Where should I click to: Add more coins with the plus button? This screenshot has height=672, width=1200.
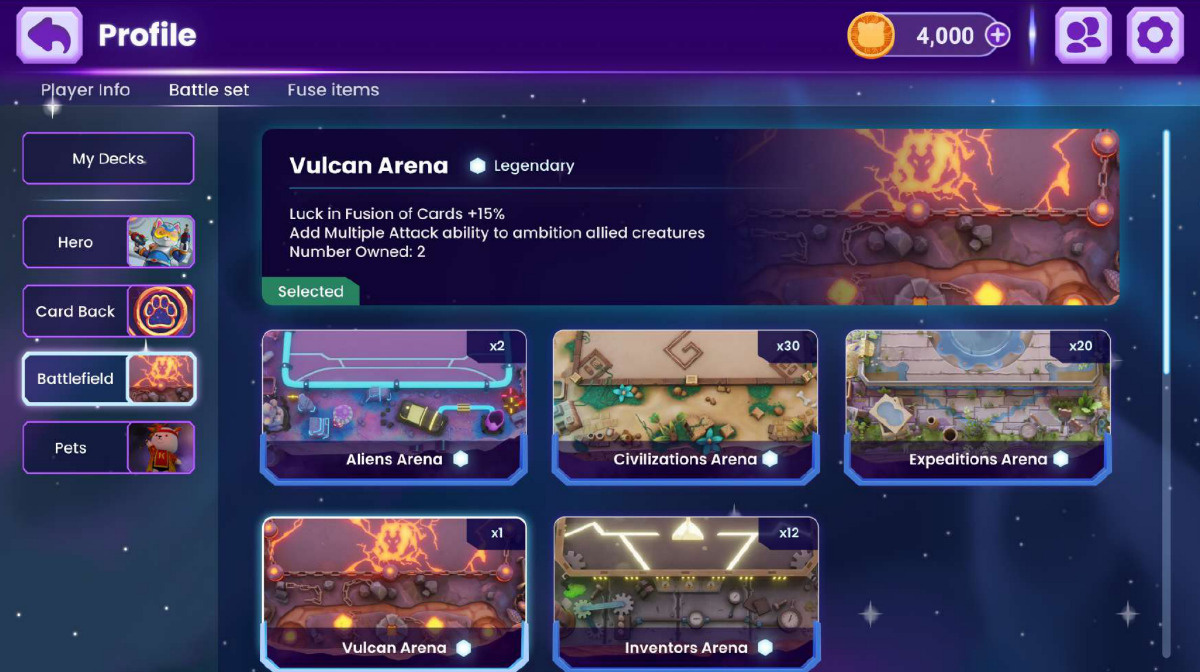(x=997, y=36)
